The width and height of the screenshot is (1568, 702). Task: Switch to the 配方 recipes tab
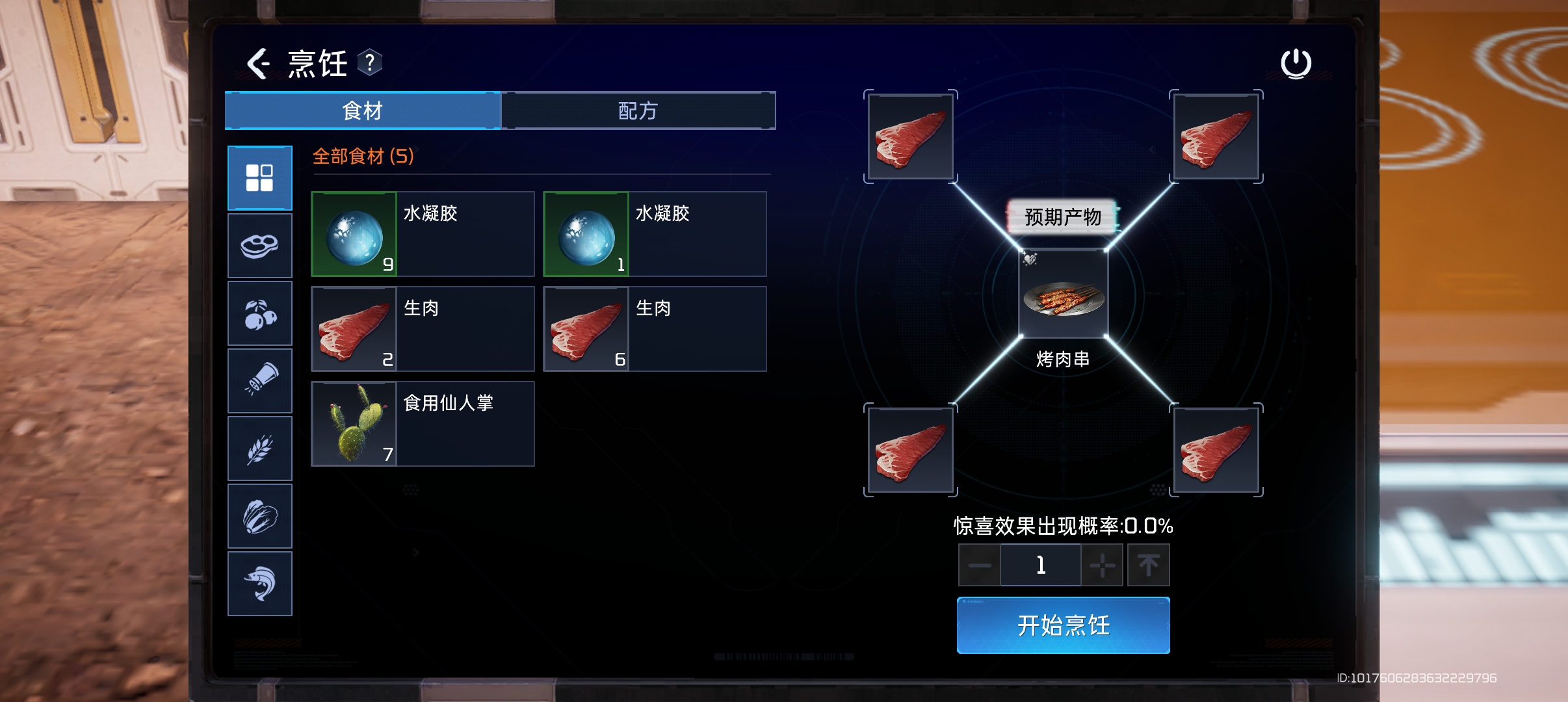pyautogui.click(x=638, y=110)
